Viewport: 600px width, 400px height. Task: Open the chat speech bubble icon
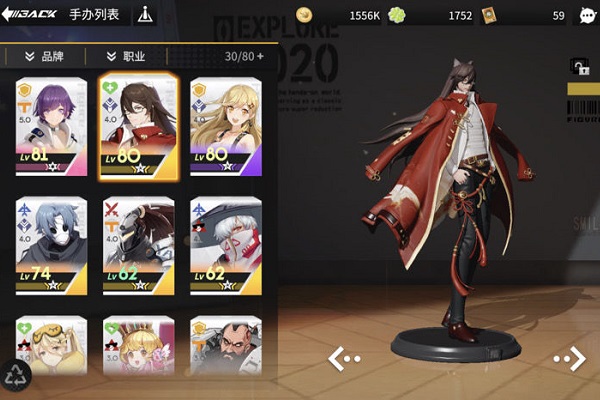pos(587,16)
